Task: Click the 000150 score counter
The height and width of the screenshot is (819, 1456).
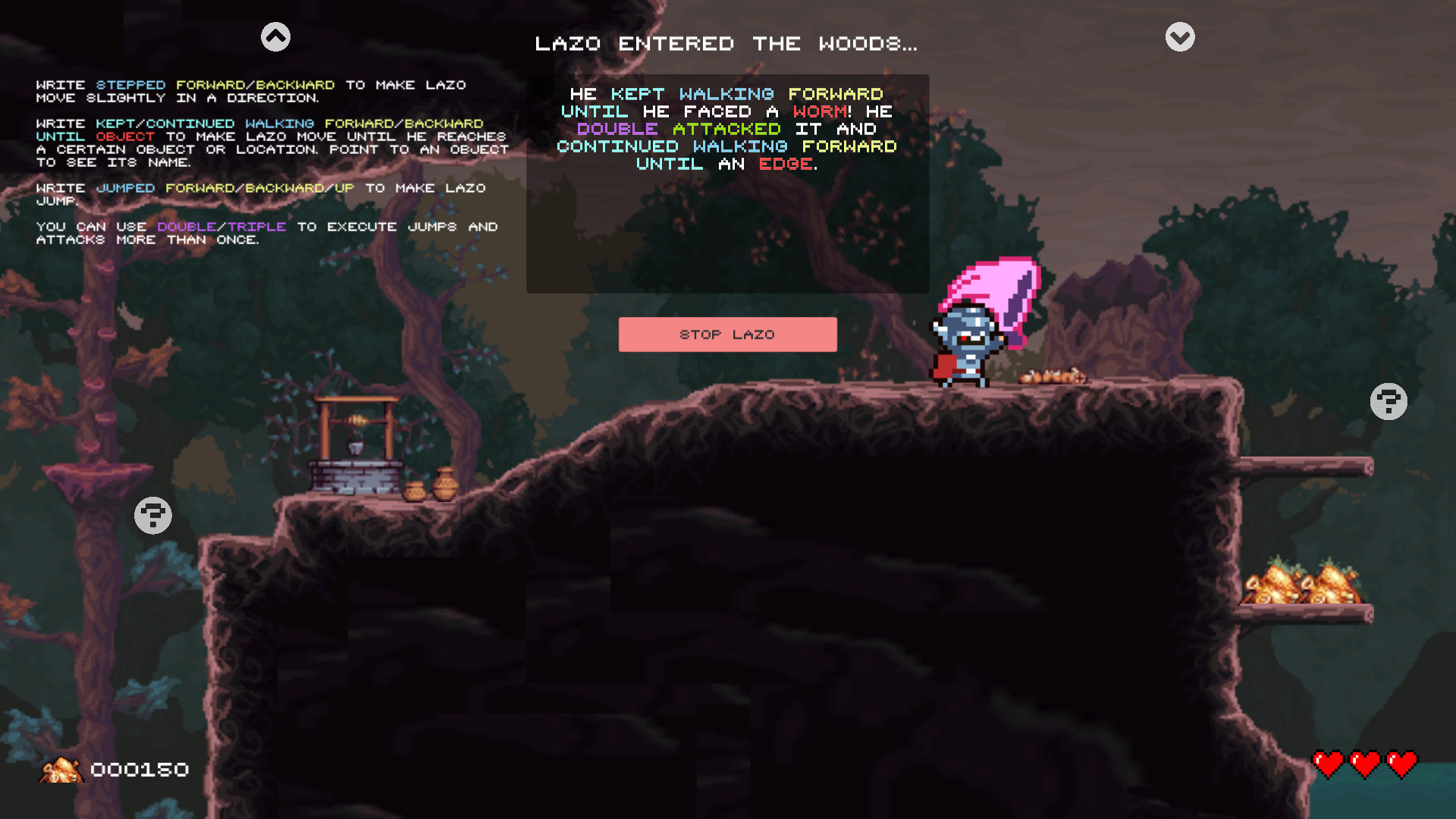Action: (x=139, y=770)
